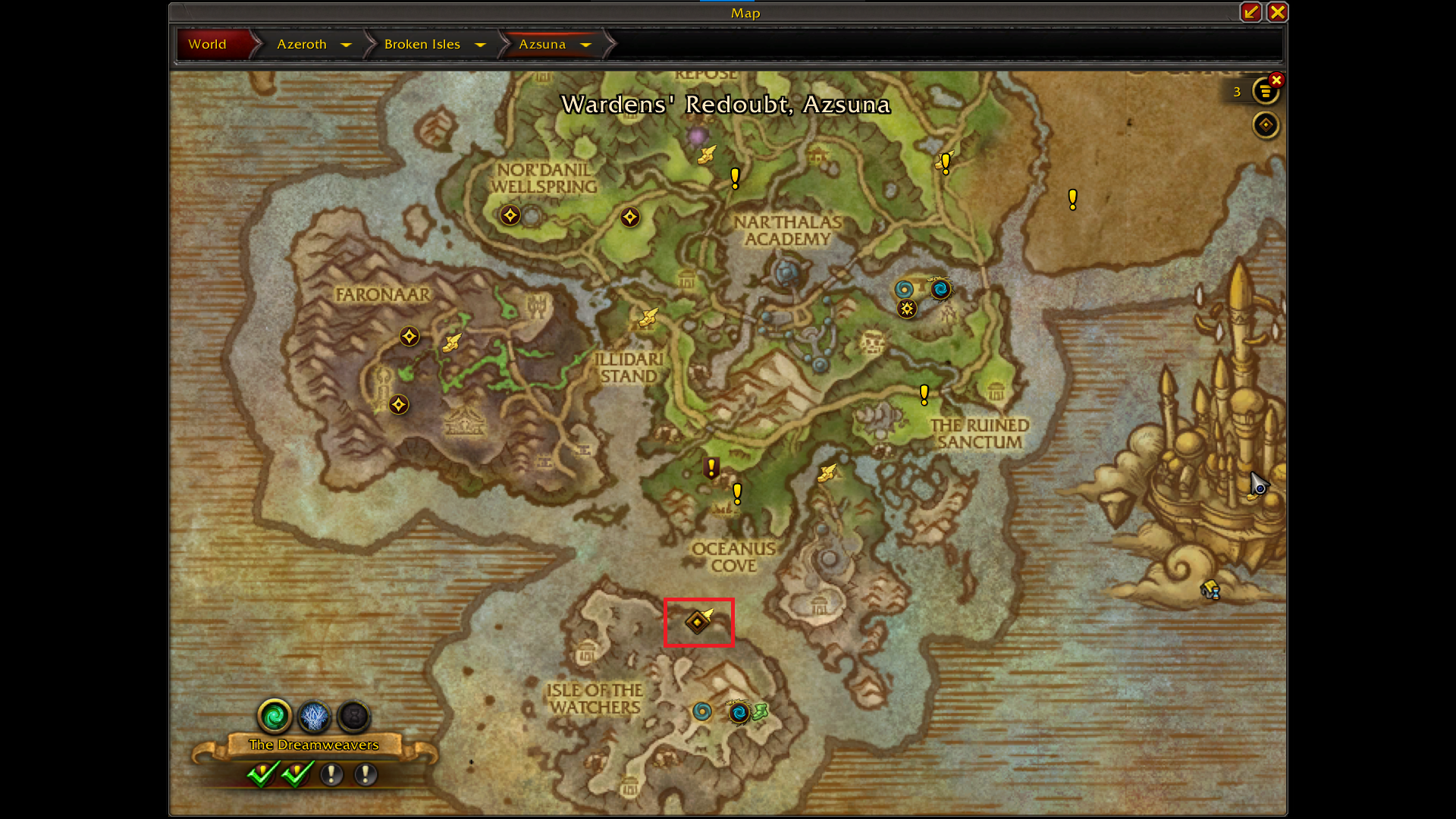Minimize the map with the arrow button
Screen dimensions: 1456x819
coord(1250,12)
